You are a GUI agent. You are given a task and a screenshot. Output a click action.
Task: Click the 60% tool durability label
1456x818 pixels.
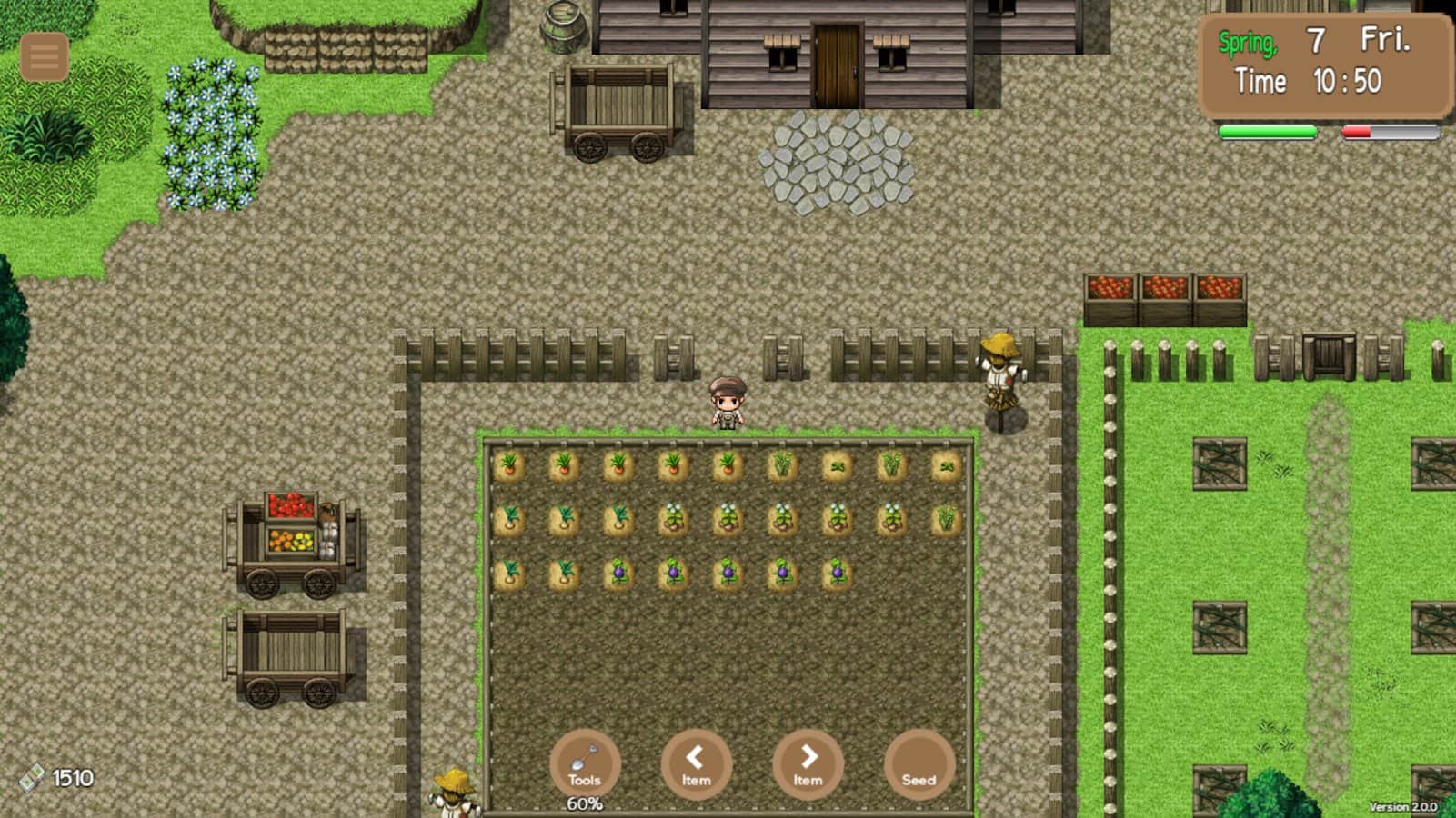(586, 803)
